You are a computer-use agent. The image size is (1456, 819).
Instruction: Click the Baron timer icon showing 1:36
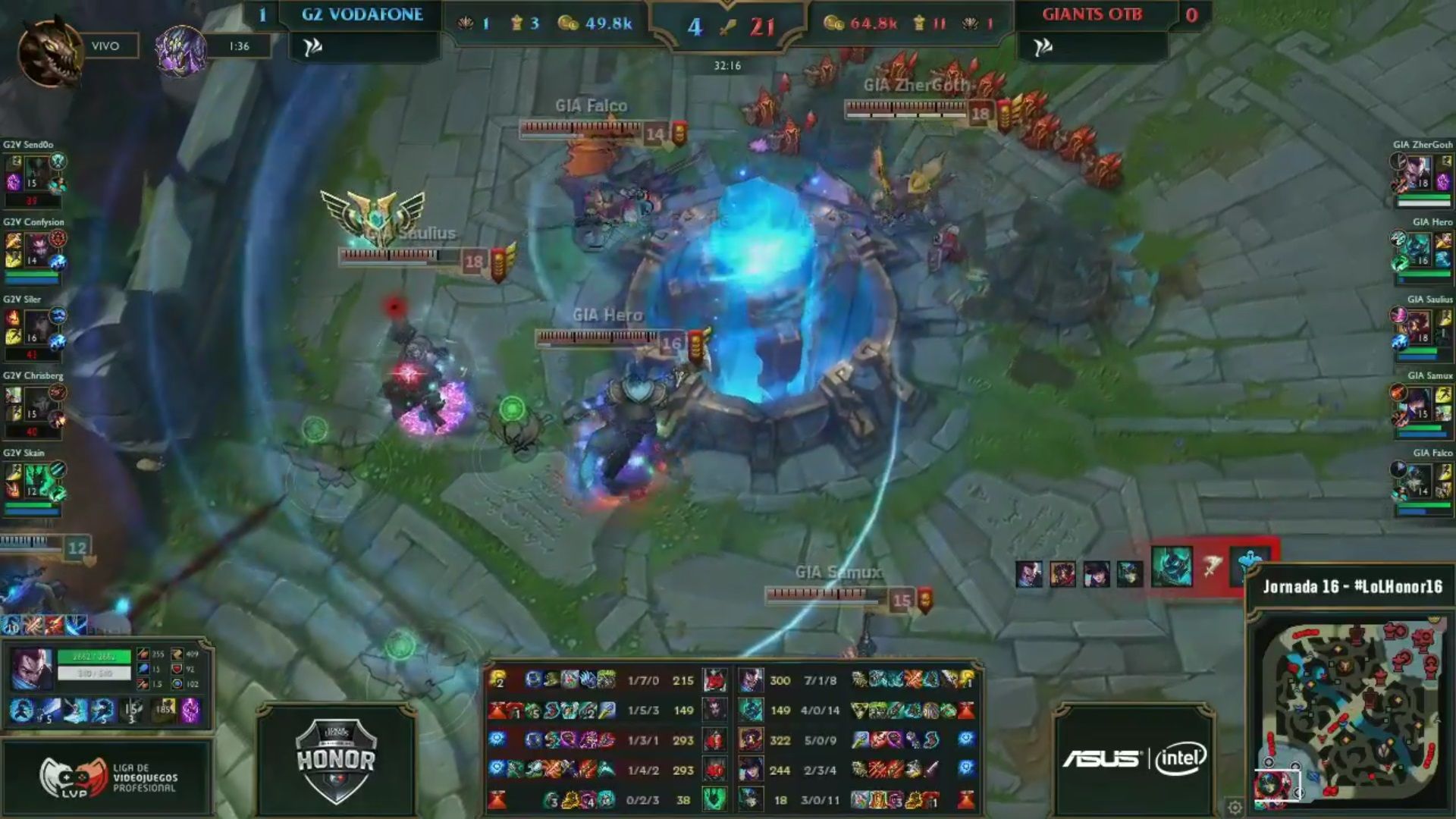180,49
